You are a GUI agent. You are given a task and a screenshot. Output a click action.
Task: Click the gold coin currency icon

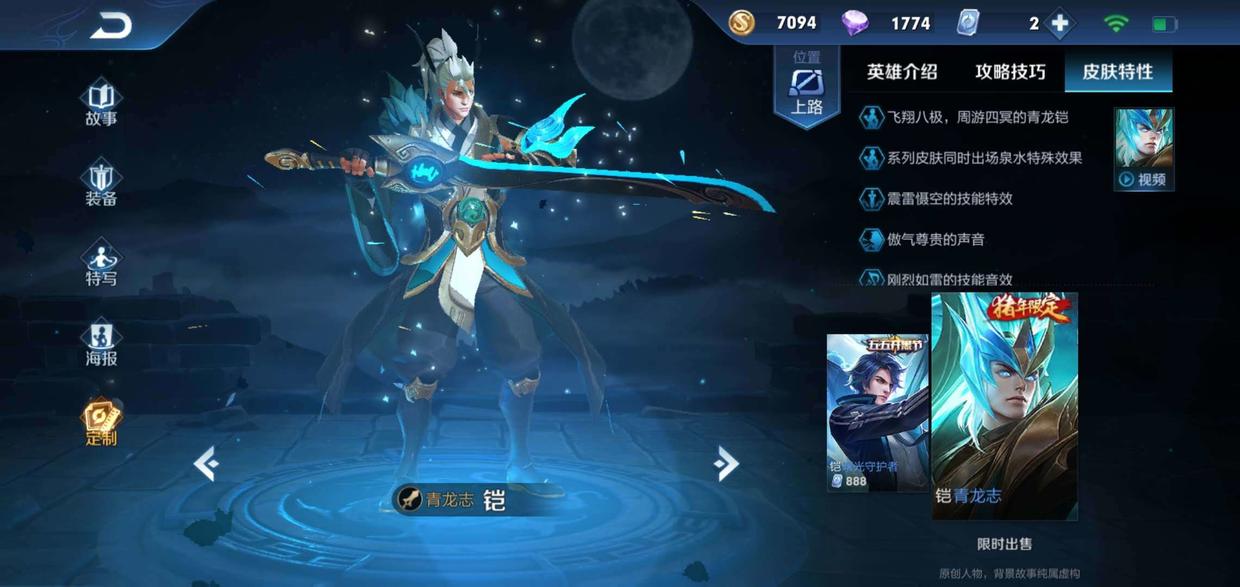tap(741, 23)
